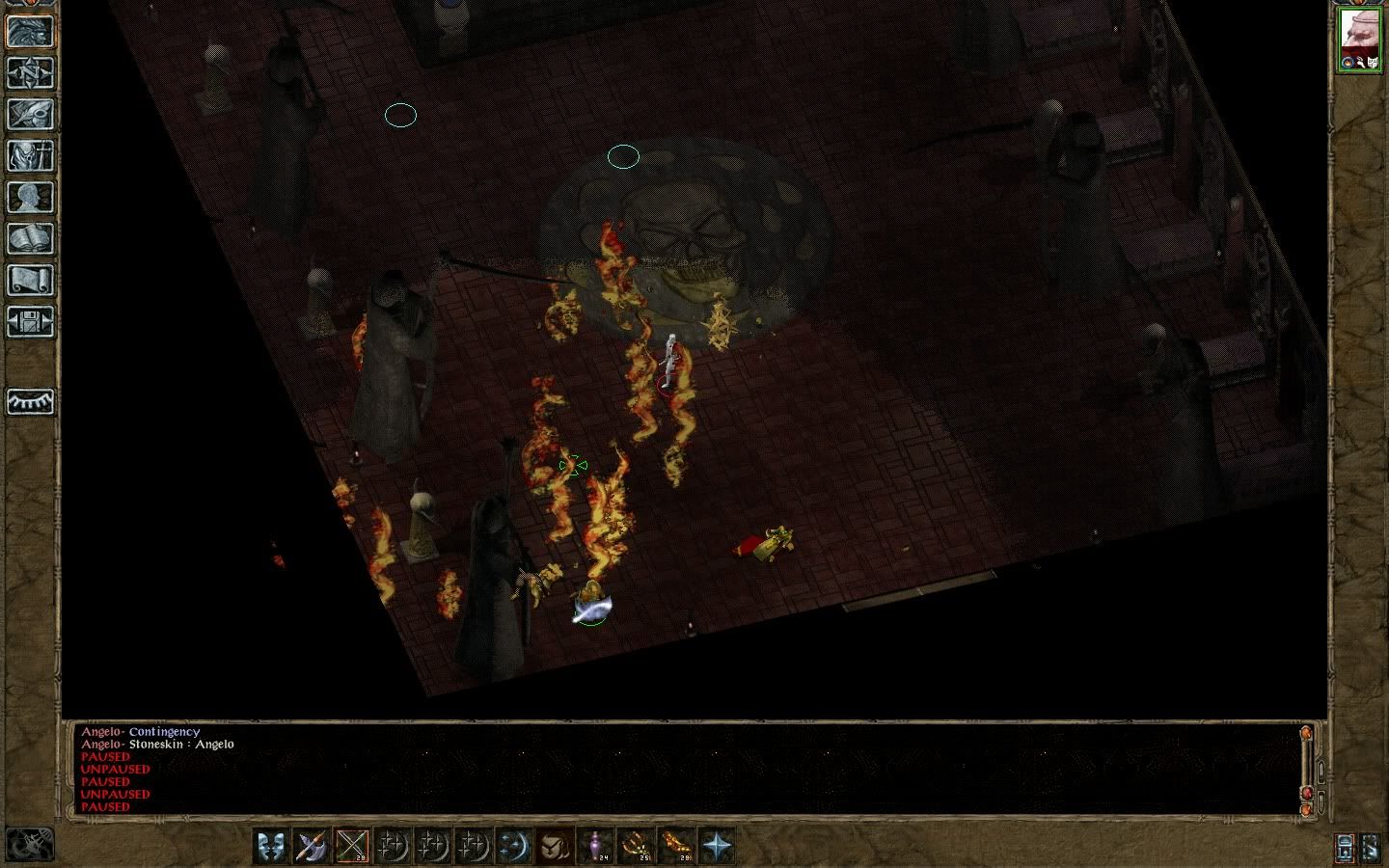
Task: Use the purple potion quick item
Action: click(x=595, y=846)
